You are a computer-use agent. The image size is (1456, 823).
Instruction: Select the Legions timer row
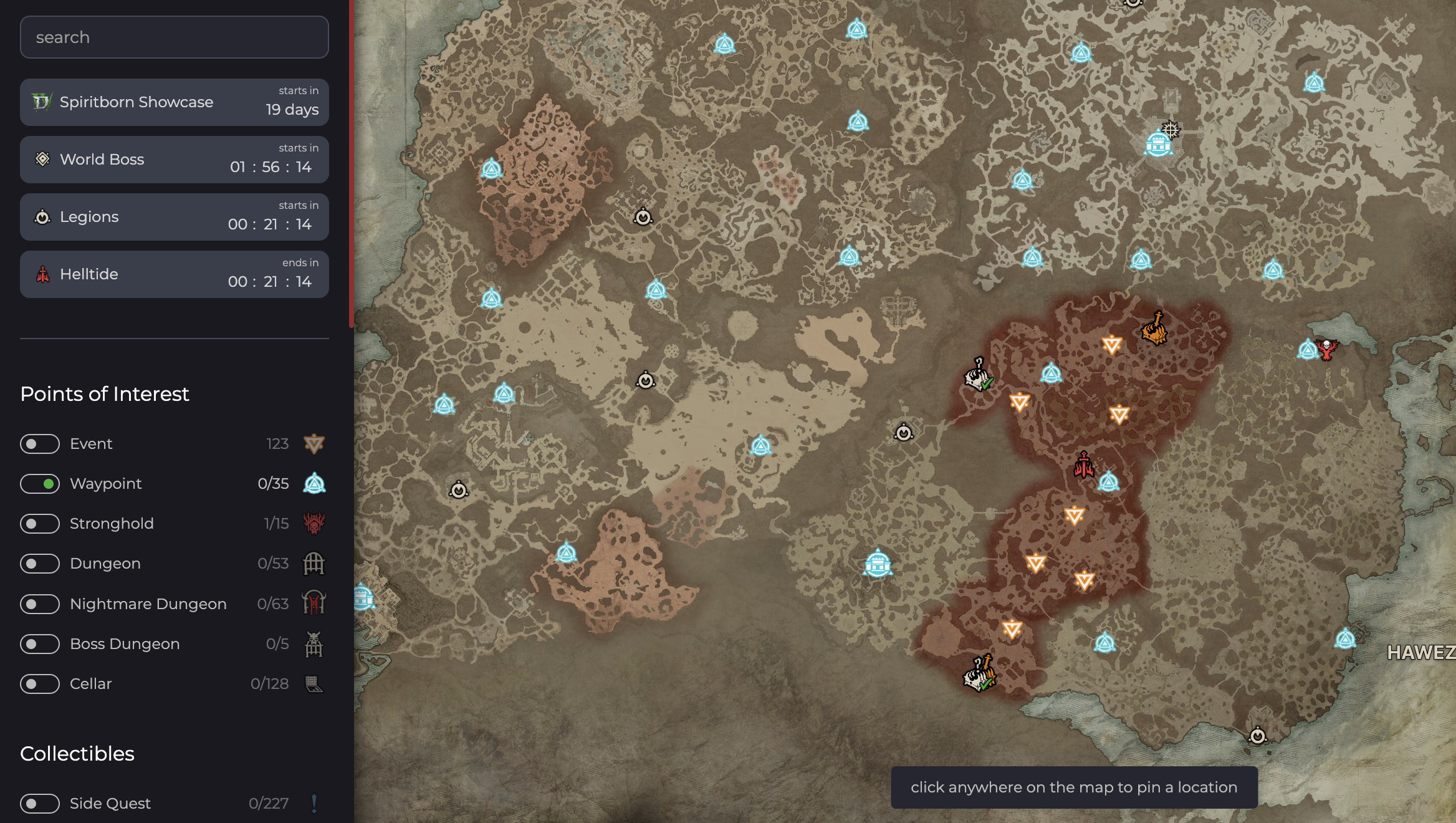click(174, 217)
